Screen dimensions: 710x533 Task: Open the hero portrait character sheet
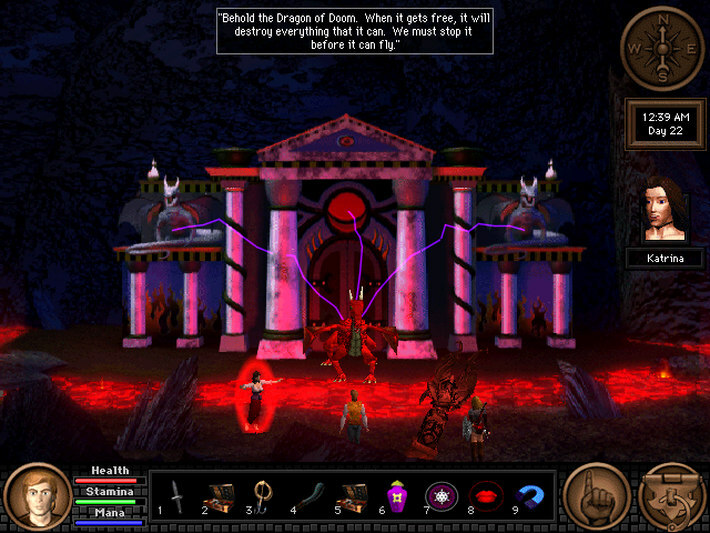tap(35, 495)
